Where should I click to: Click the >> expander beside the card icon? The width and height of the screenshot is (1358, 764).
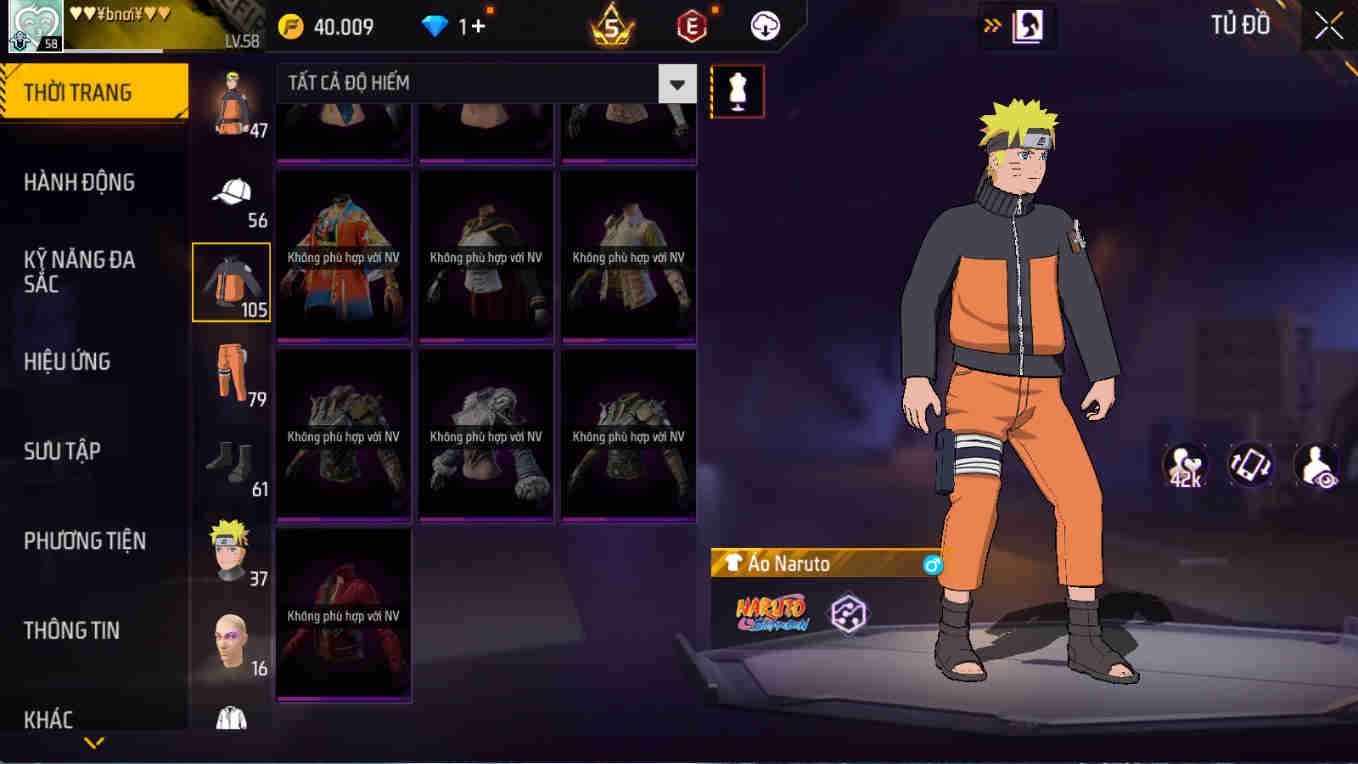coord(992,26)
